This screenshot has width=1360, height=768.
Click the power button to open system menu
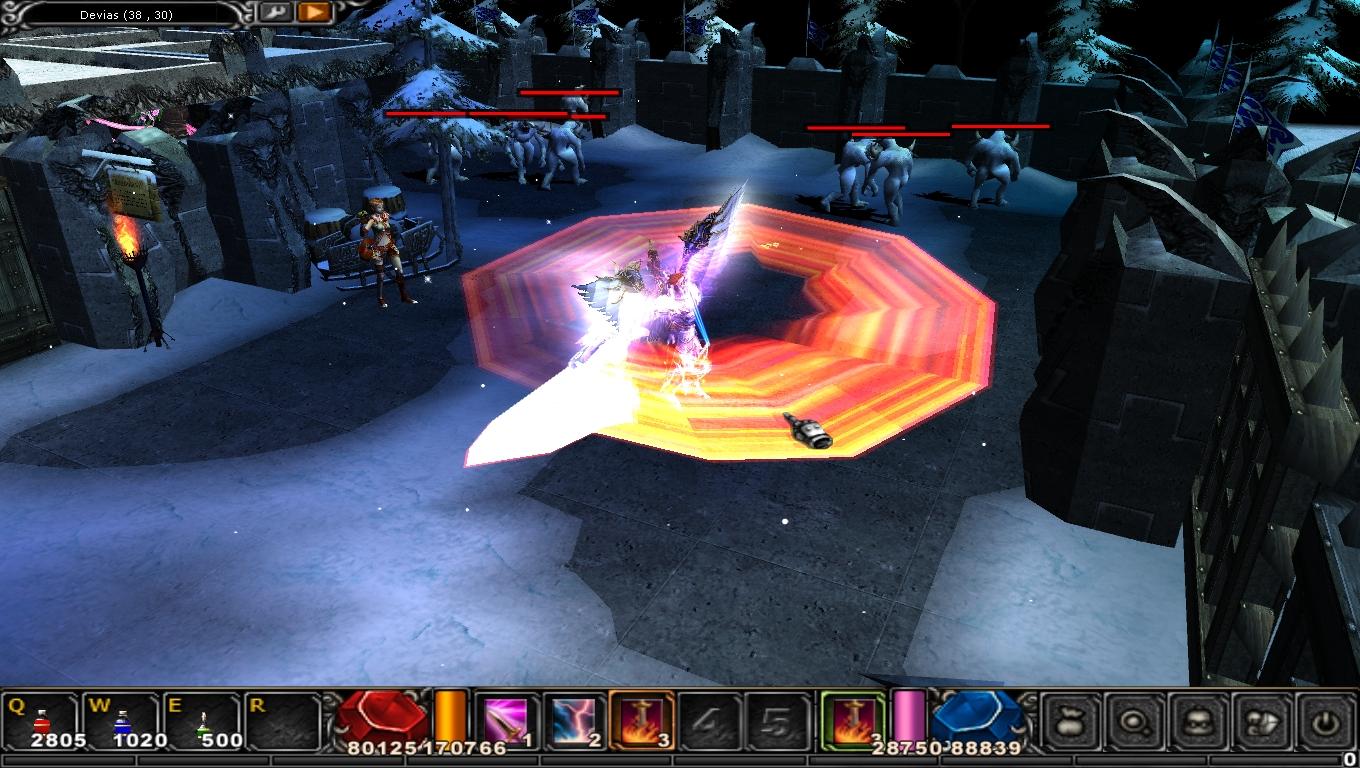[1325, 720]
